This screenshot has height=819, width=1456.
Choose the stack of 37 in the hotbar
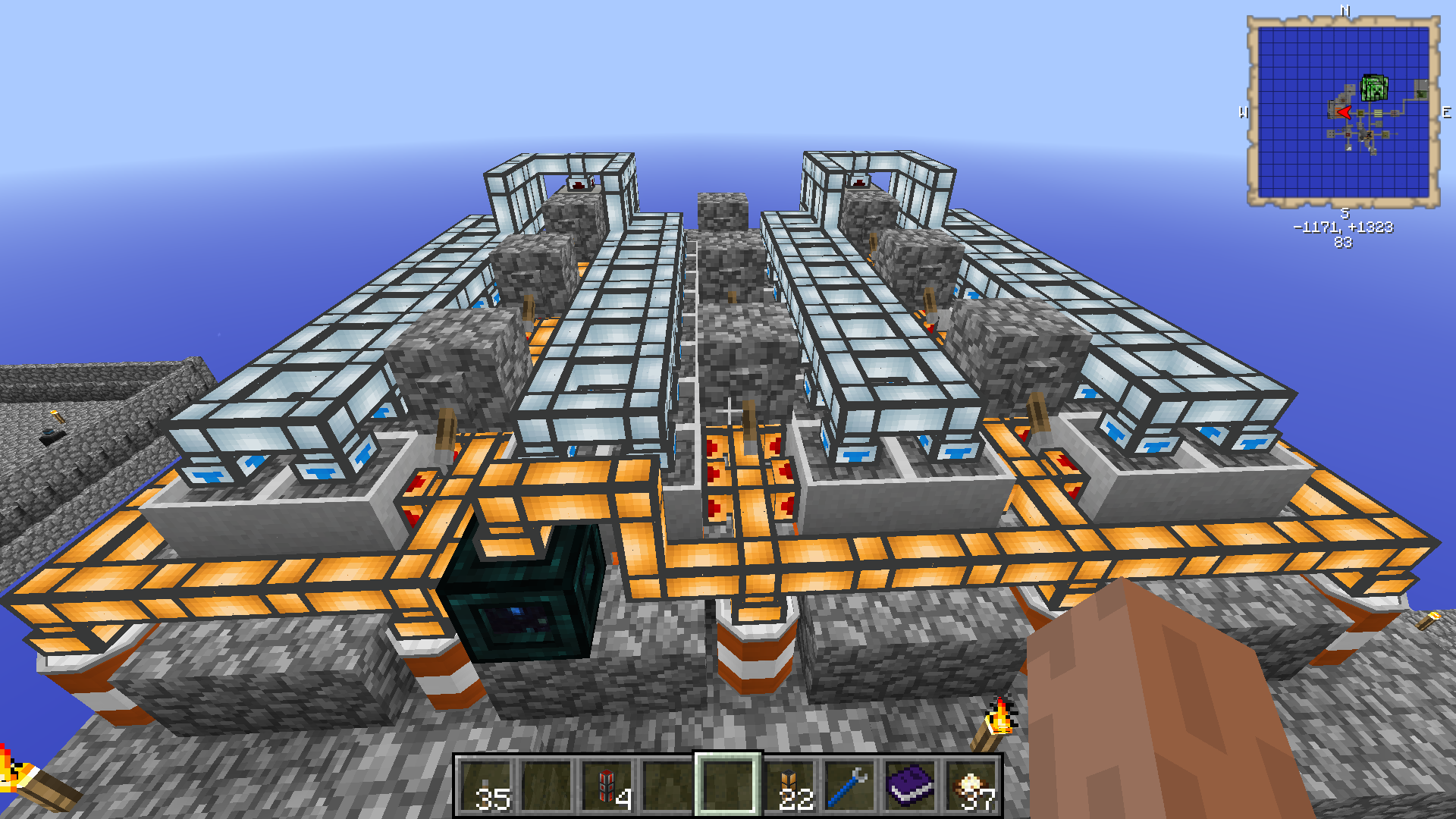point(971,786)
